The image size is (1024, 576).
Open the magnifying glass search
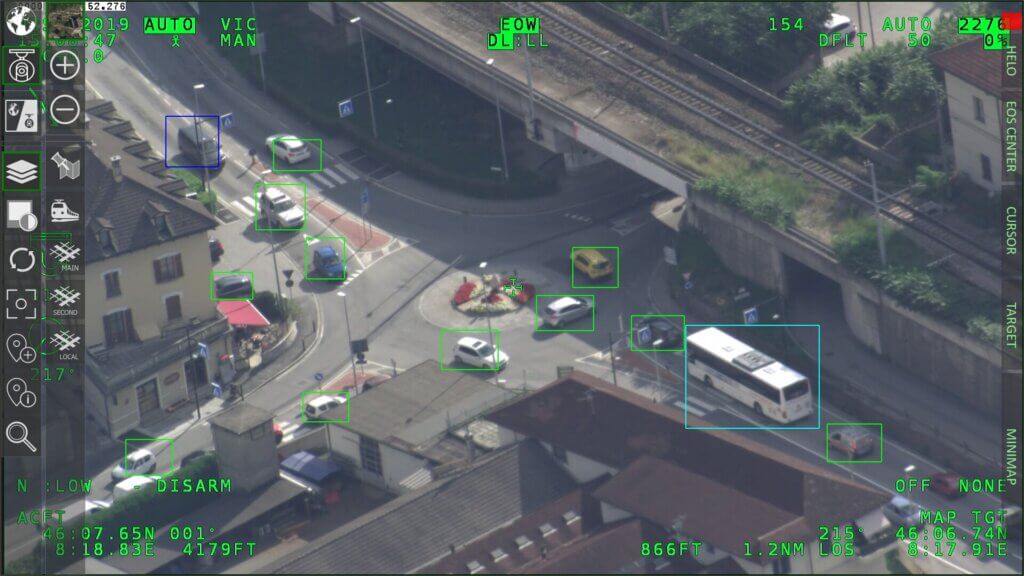[x=21, y=435]
